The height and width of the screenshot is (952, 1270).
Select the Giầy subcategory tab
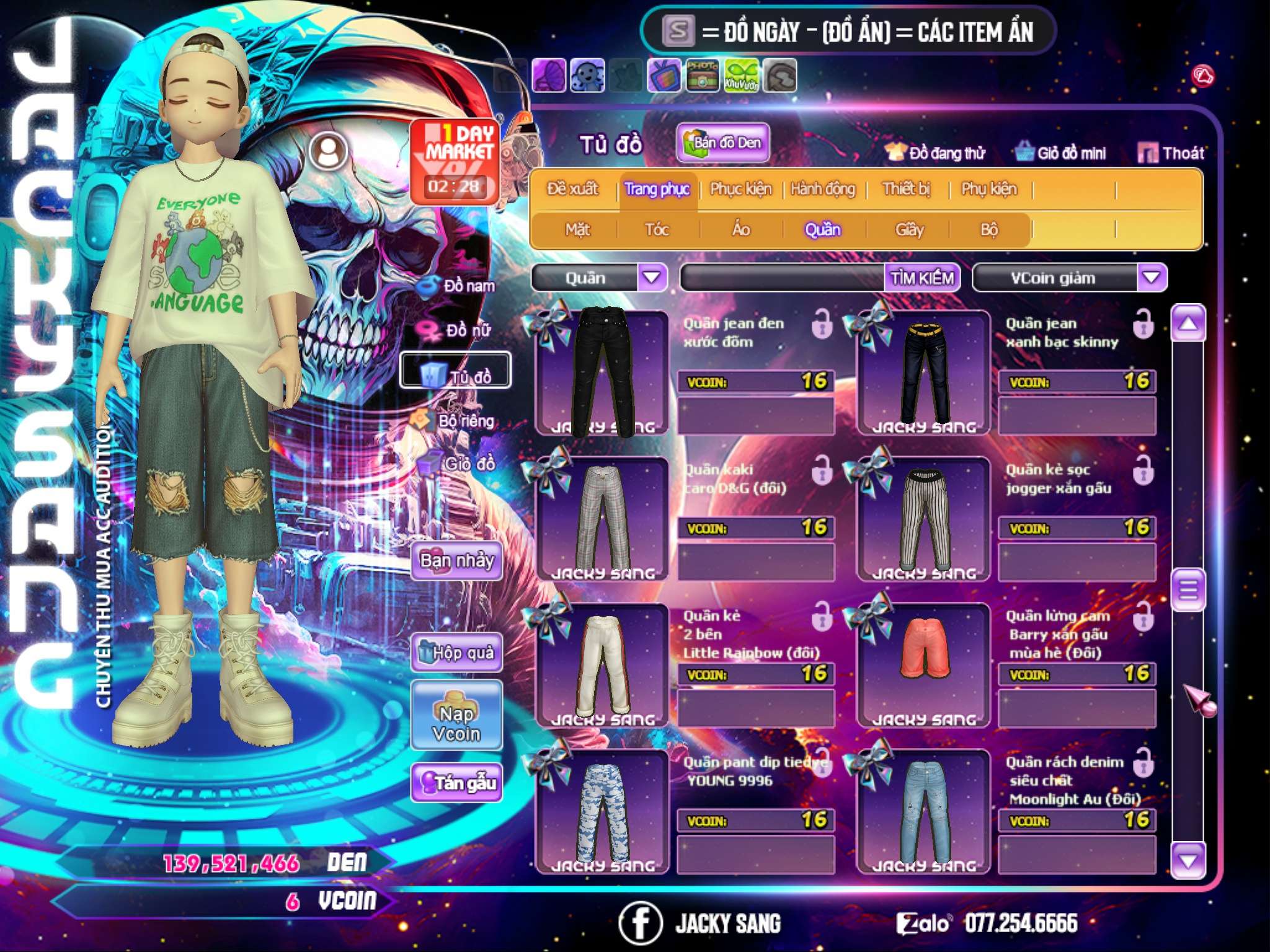(x=908, y=230)
